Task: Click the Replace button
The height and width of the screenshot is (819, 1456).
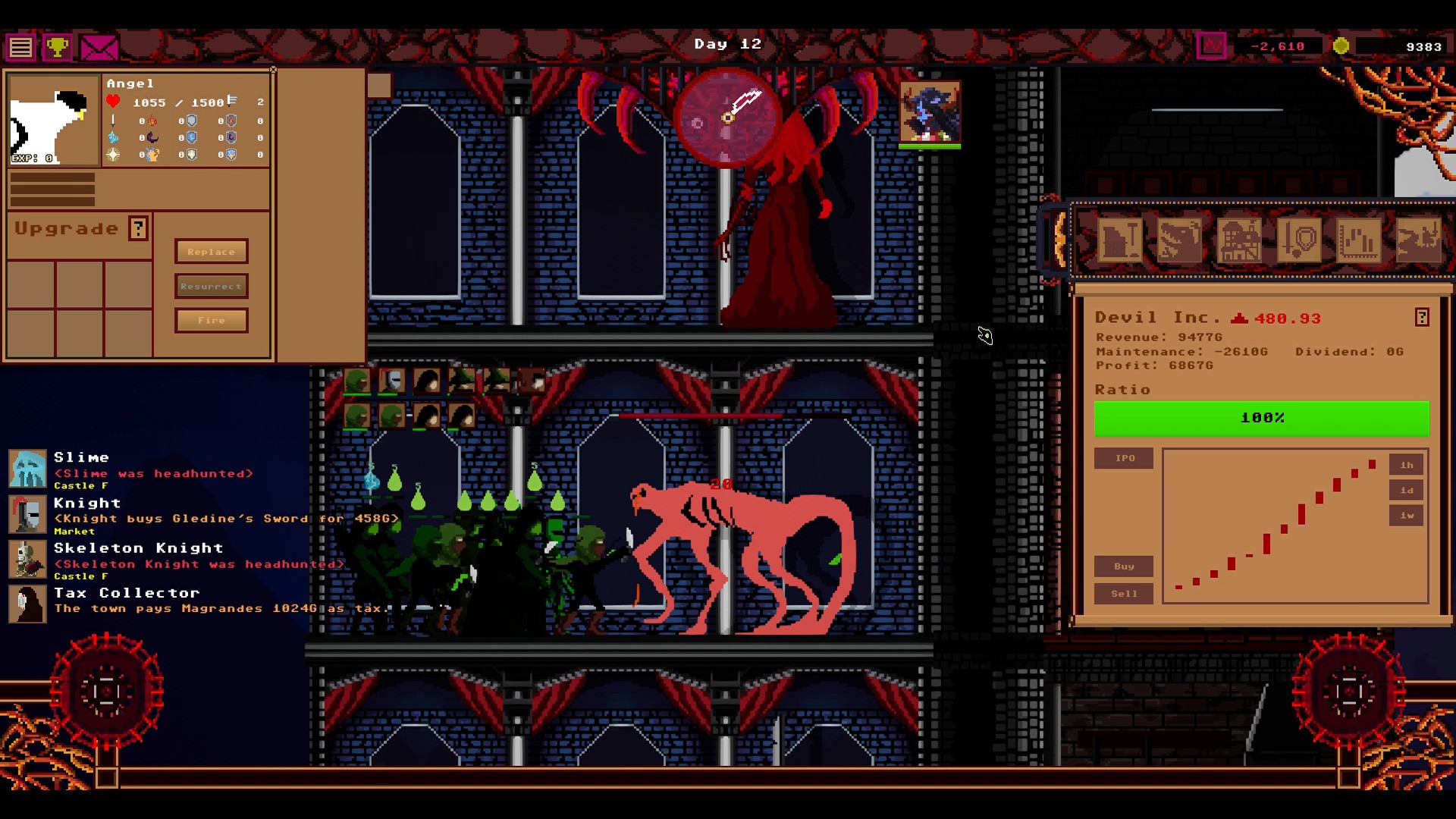Action: click(211, 252)
